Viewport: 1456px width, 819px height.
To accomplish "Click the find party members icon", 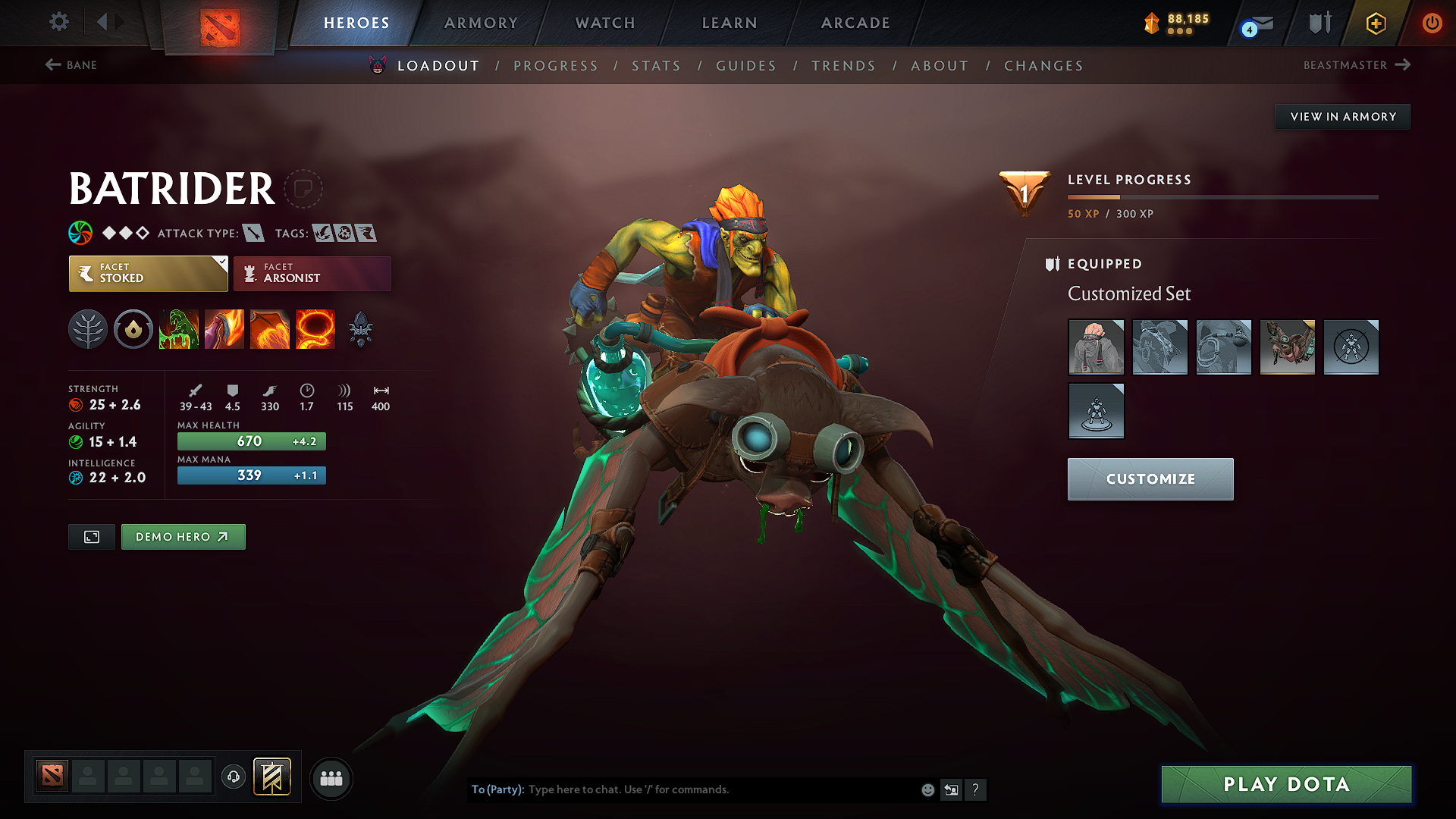I will pos(331,779).
